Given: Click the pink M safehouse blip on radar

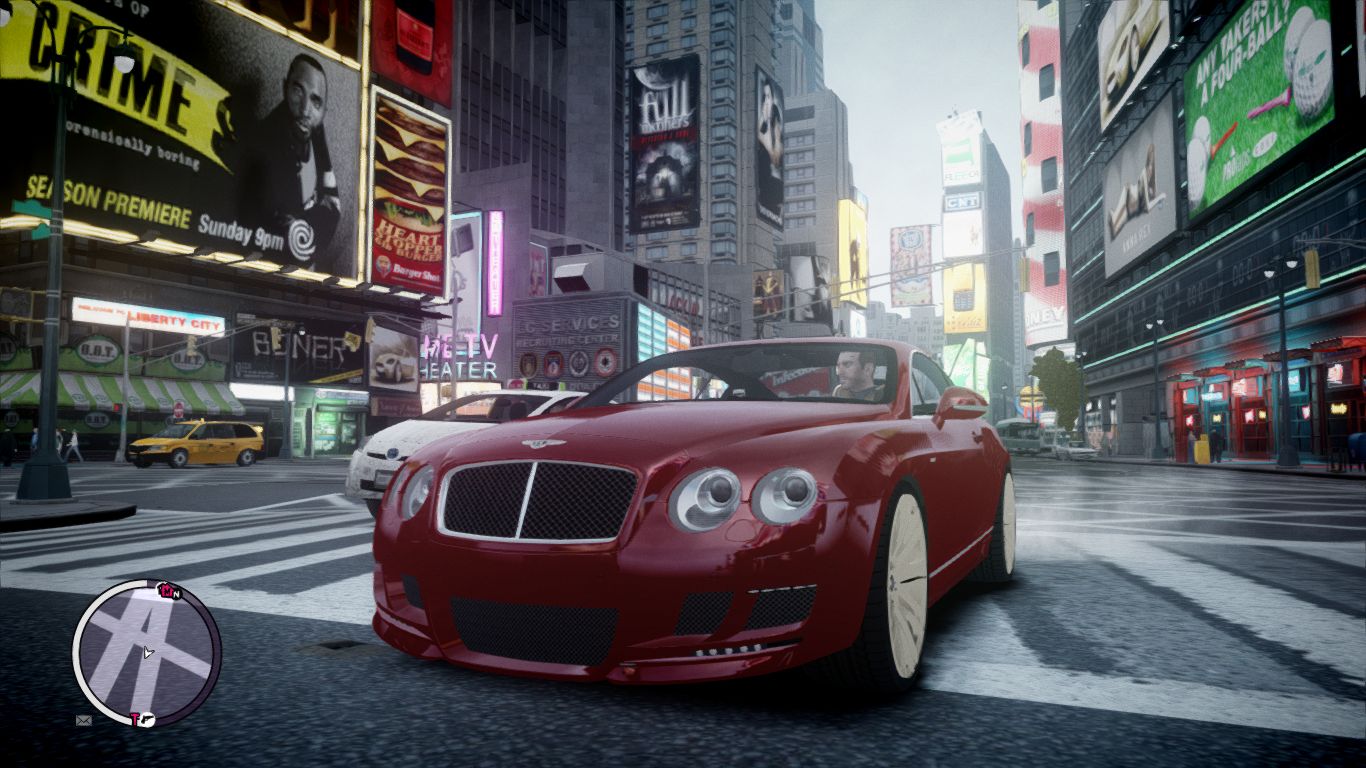Looking at the screenshot, I should pos(166,590).
